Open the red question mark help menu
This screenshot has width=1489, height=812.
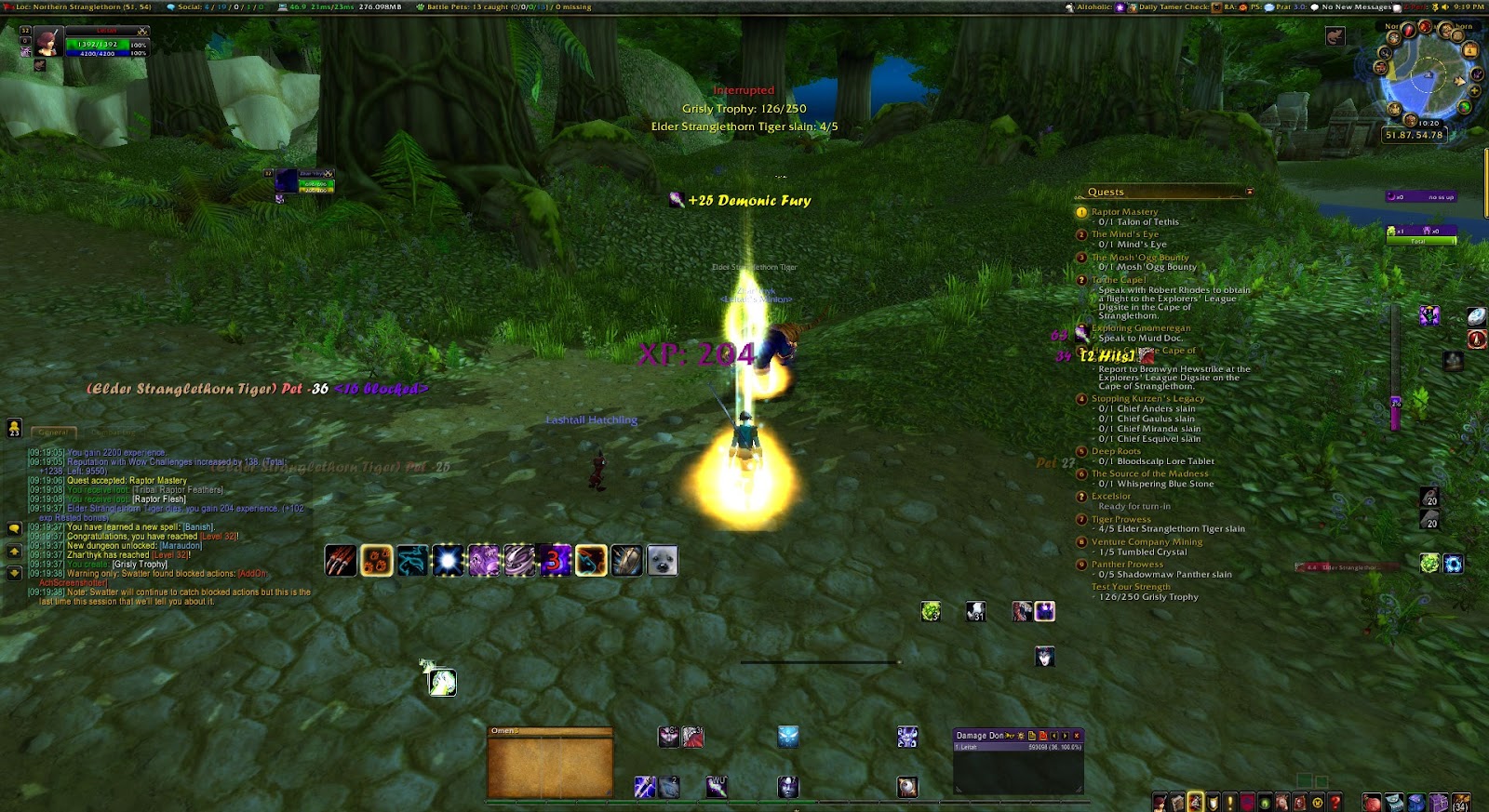(1335, 802)
